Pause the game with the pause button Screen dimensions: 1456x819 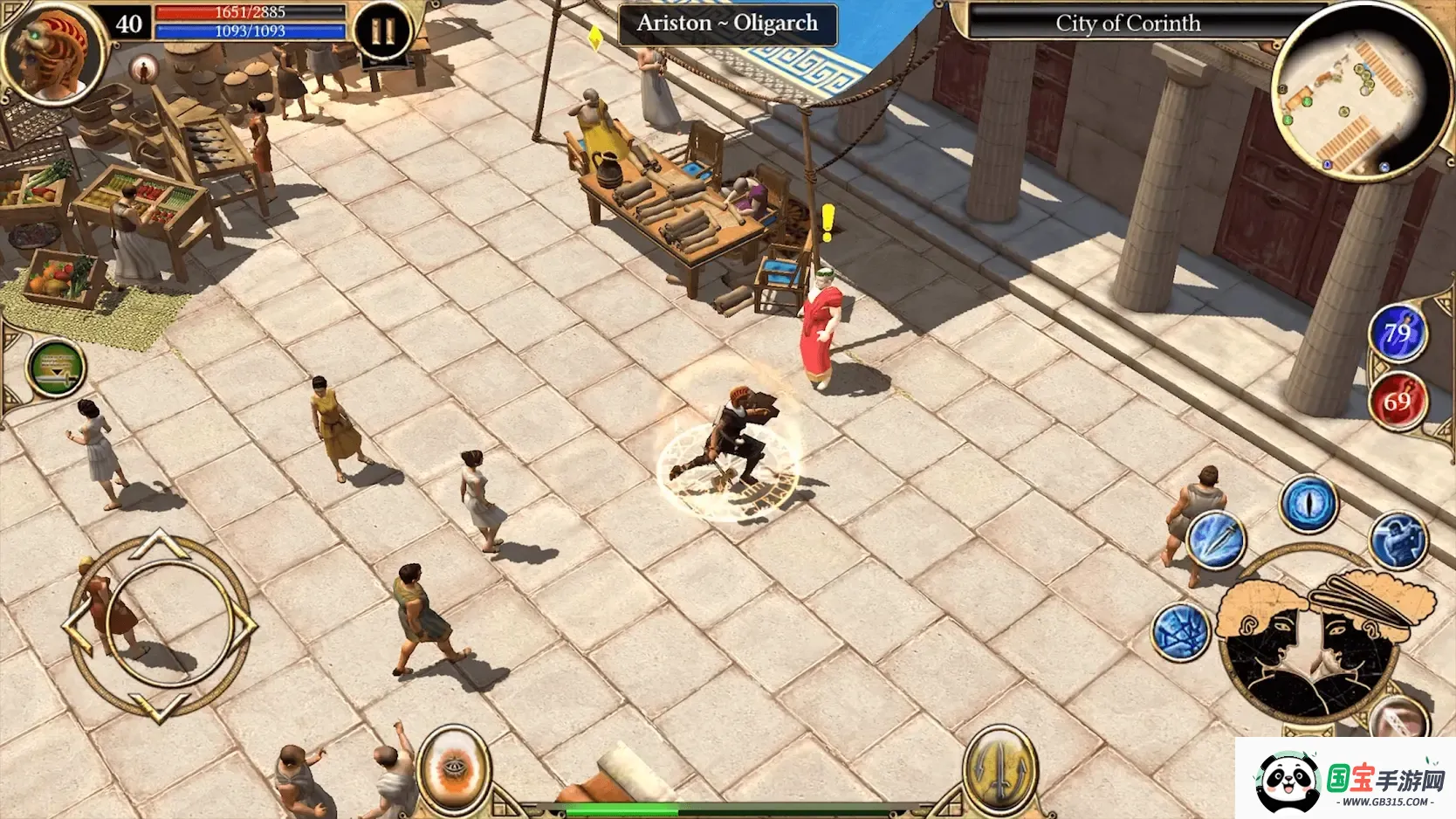pyautogui.click(x=382, y=32)
